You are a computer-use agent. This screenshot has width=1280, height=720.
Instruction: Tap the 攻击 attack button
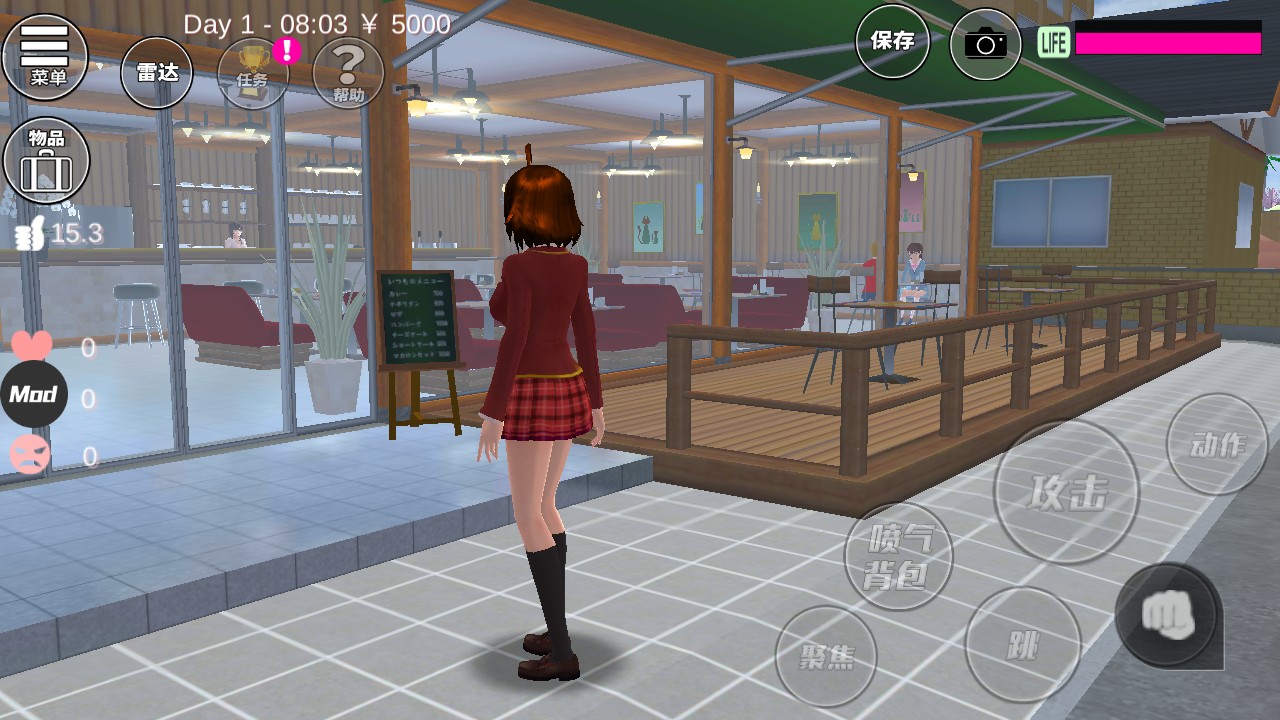pyautogui.click(x=1066, y=492)
